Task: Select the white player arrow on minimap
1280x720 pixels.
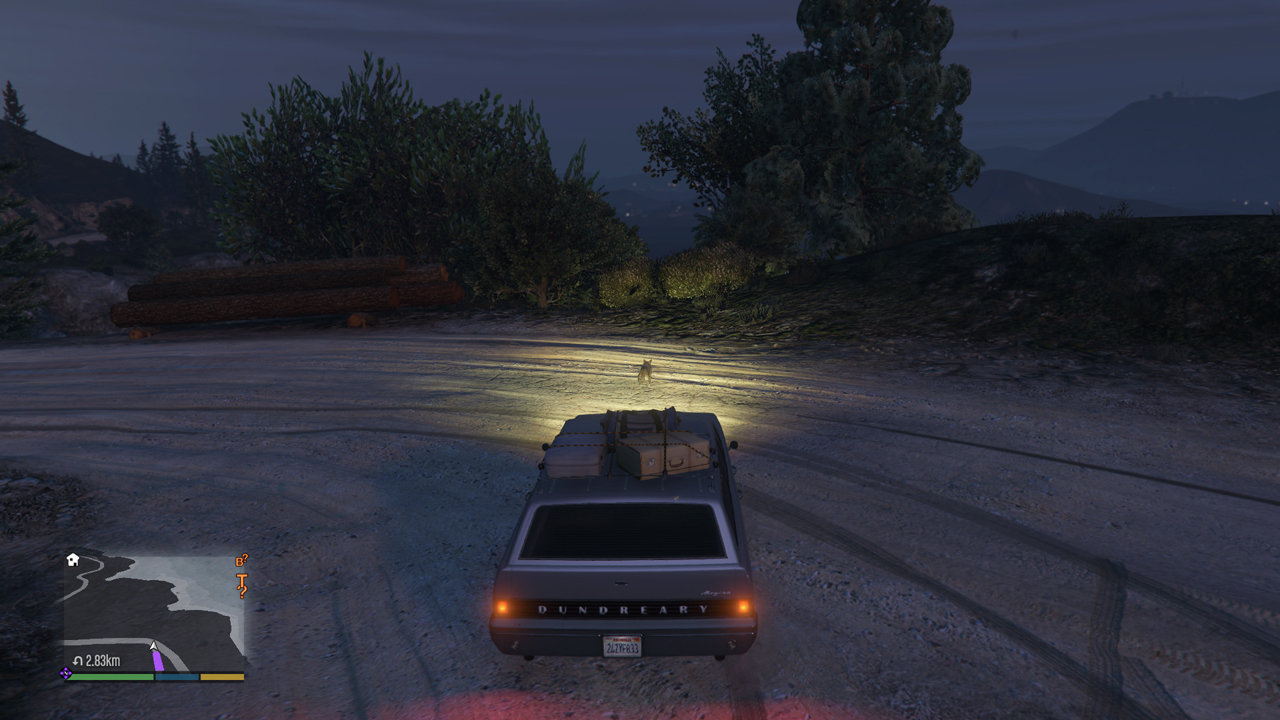Action: pos(153,647)
